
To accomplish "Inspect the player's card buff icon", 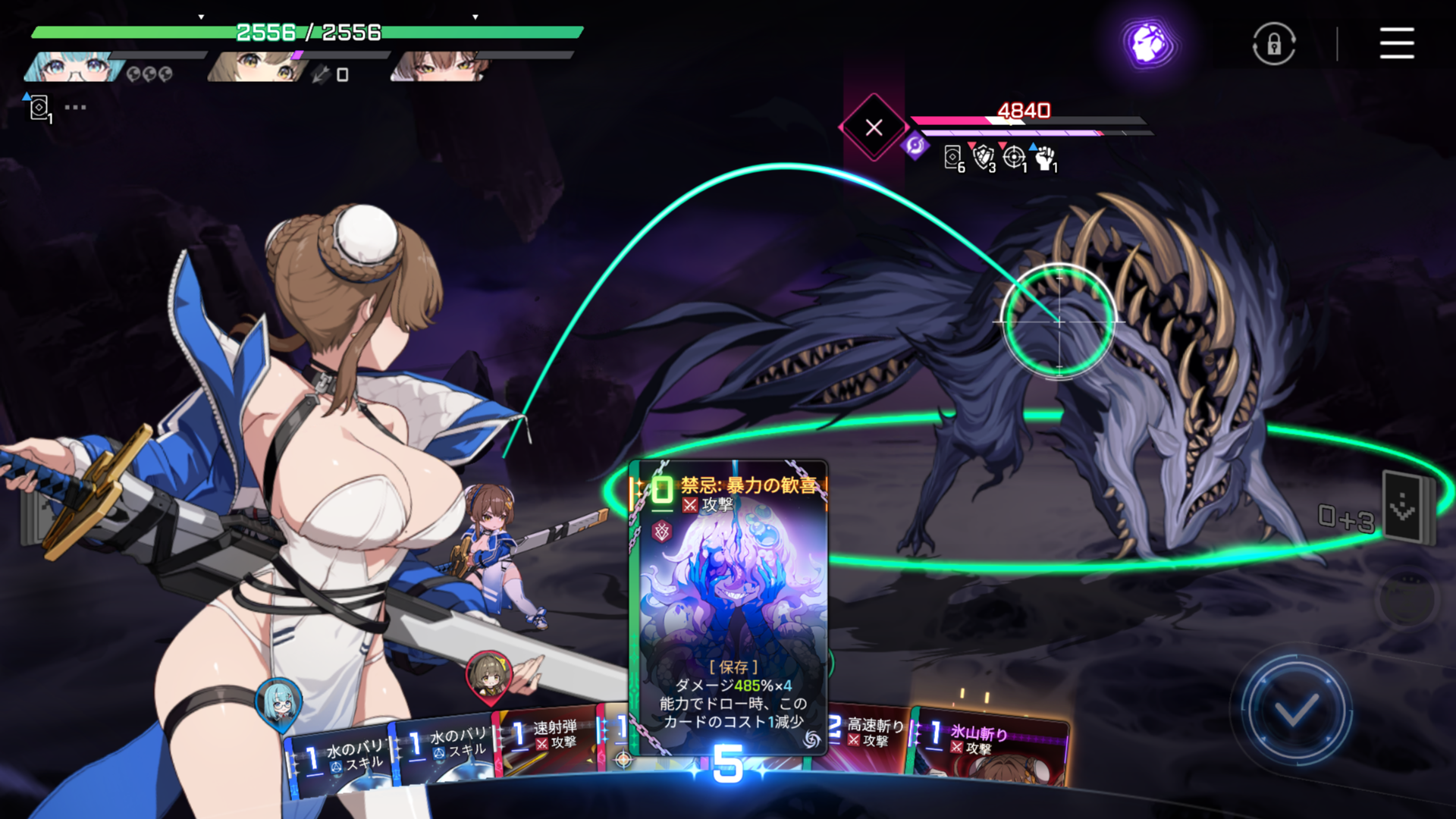I will [x=39, y=108].
